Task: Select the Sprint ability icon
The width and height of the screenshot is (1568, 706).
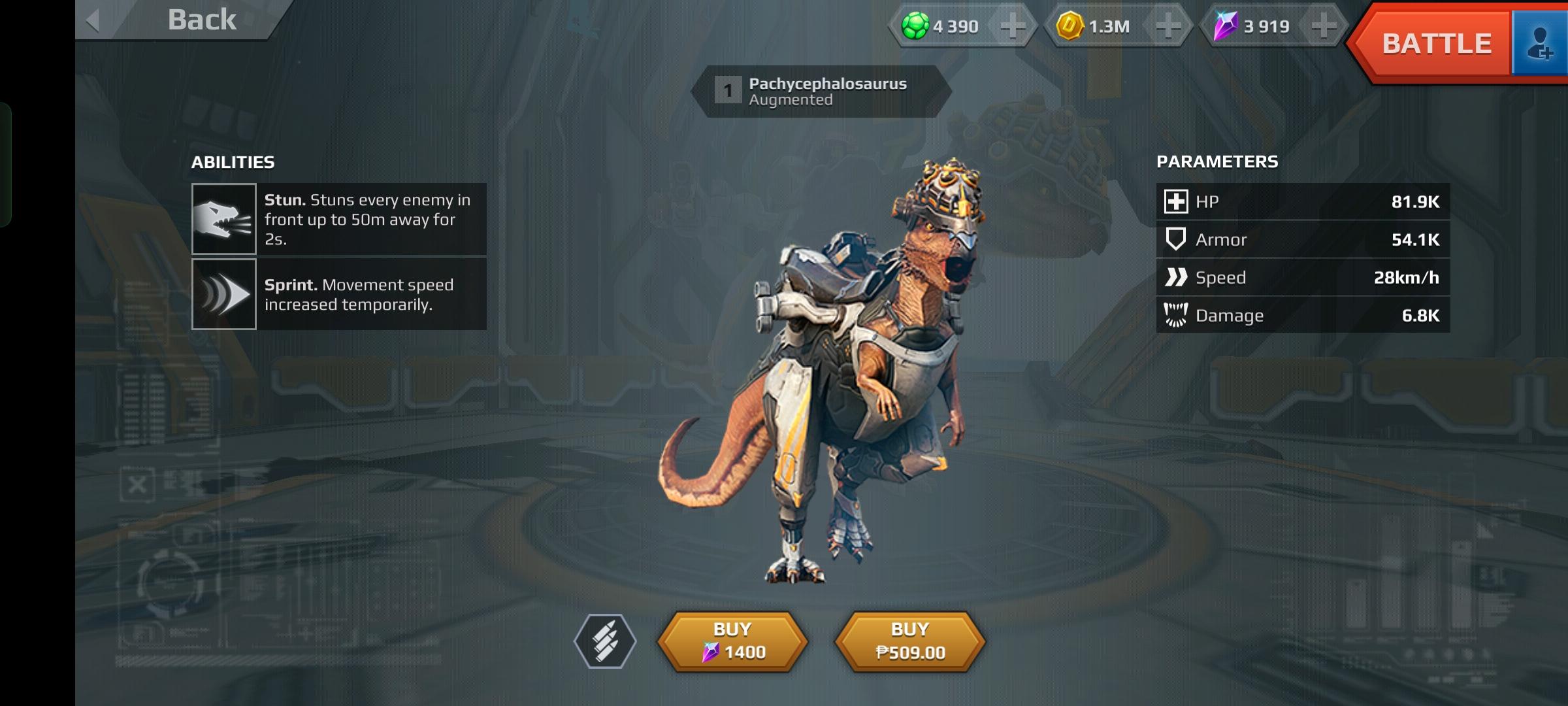Action: tap(223, 294)
